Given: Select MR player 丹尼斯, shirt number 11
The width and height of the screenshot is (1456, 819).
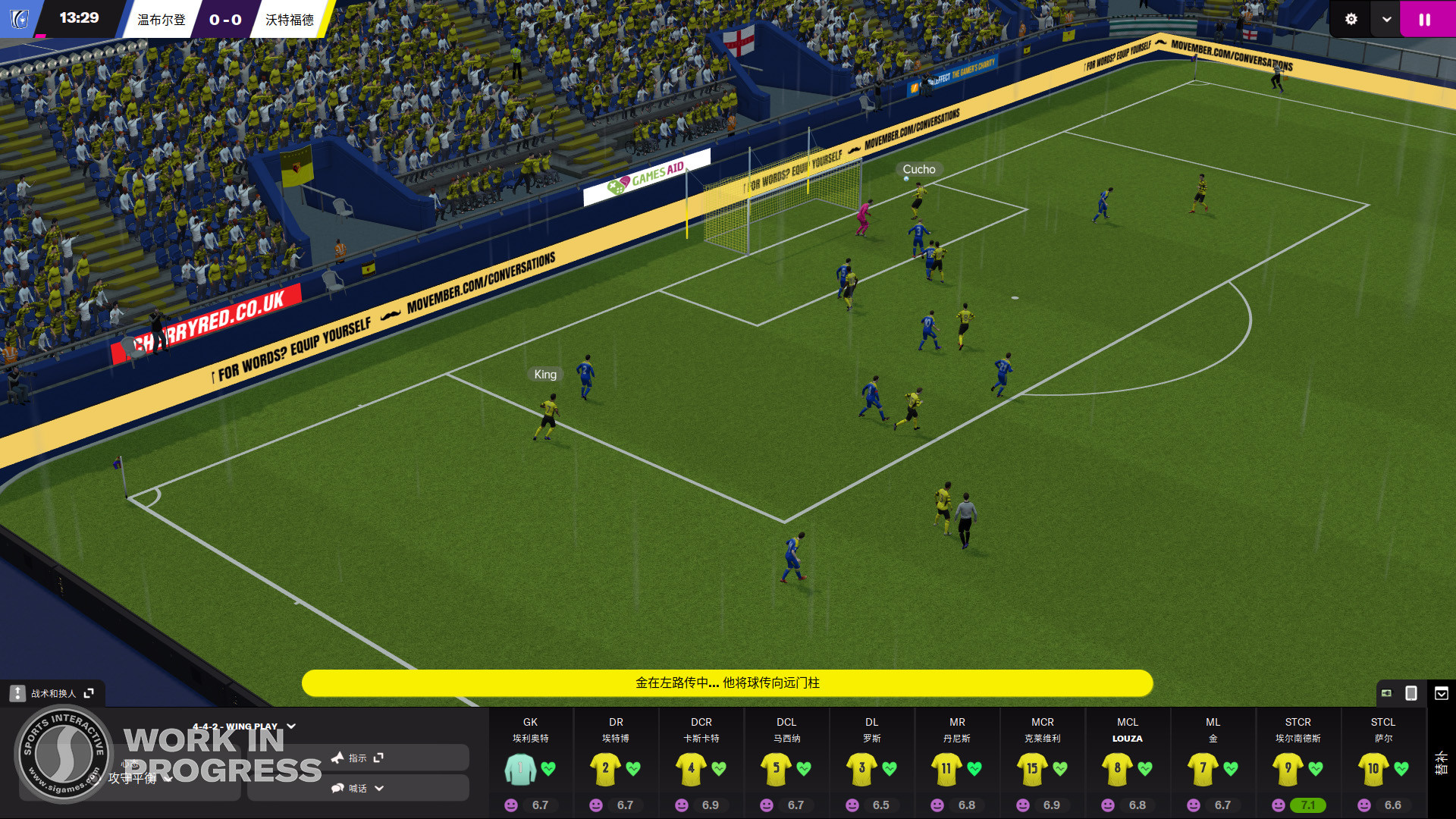Looking at the screenshot, I should pos(946,768).
